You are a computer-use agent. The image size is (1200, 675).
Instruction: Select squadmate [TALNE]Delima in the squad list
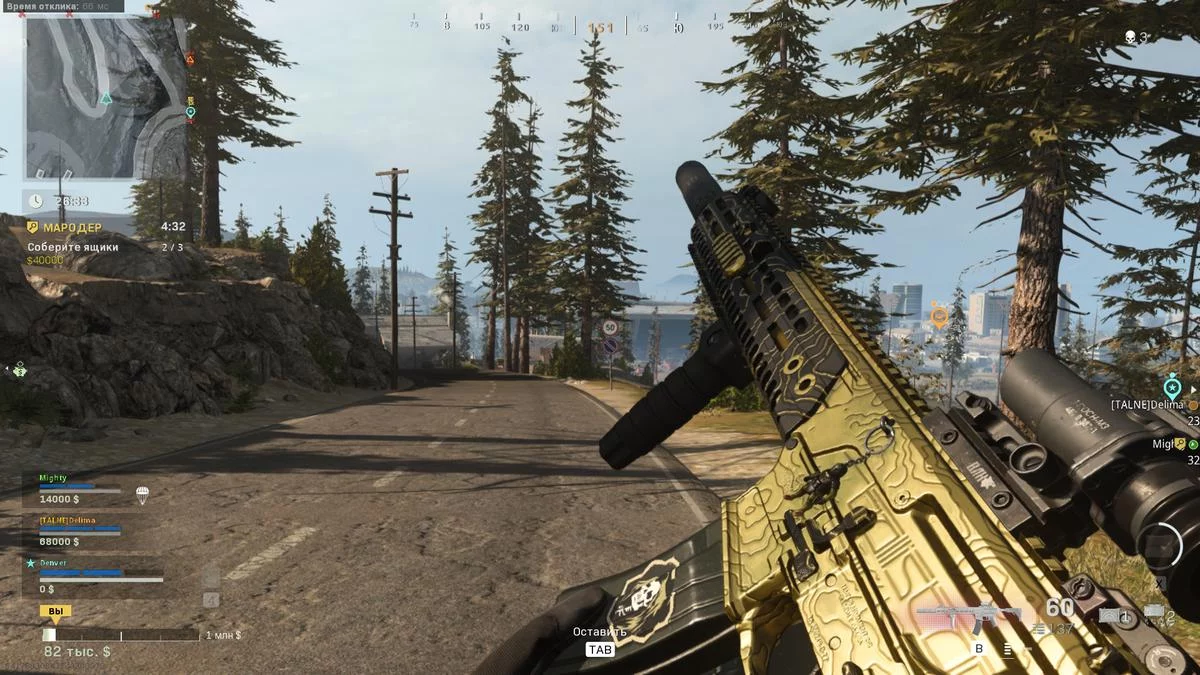(68, 520)
